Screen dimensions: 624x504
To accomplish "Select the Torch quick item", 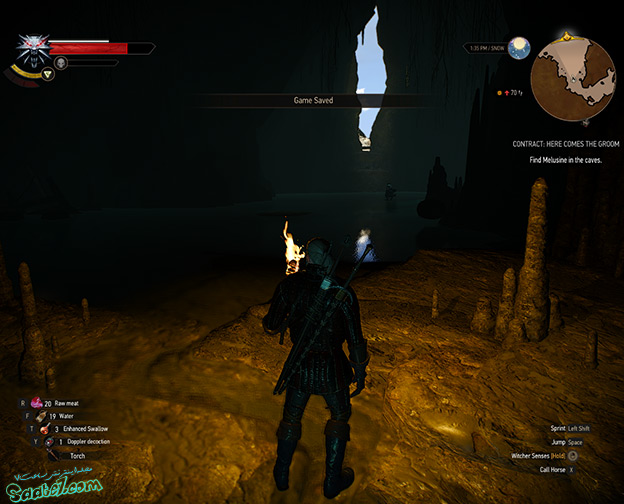I will coord(52,455).
